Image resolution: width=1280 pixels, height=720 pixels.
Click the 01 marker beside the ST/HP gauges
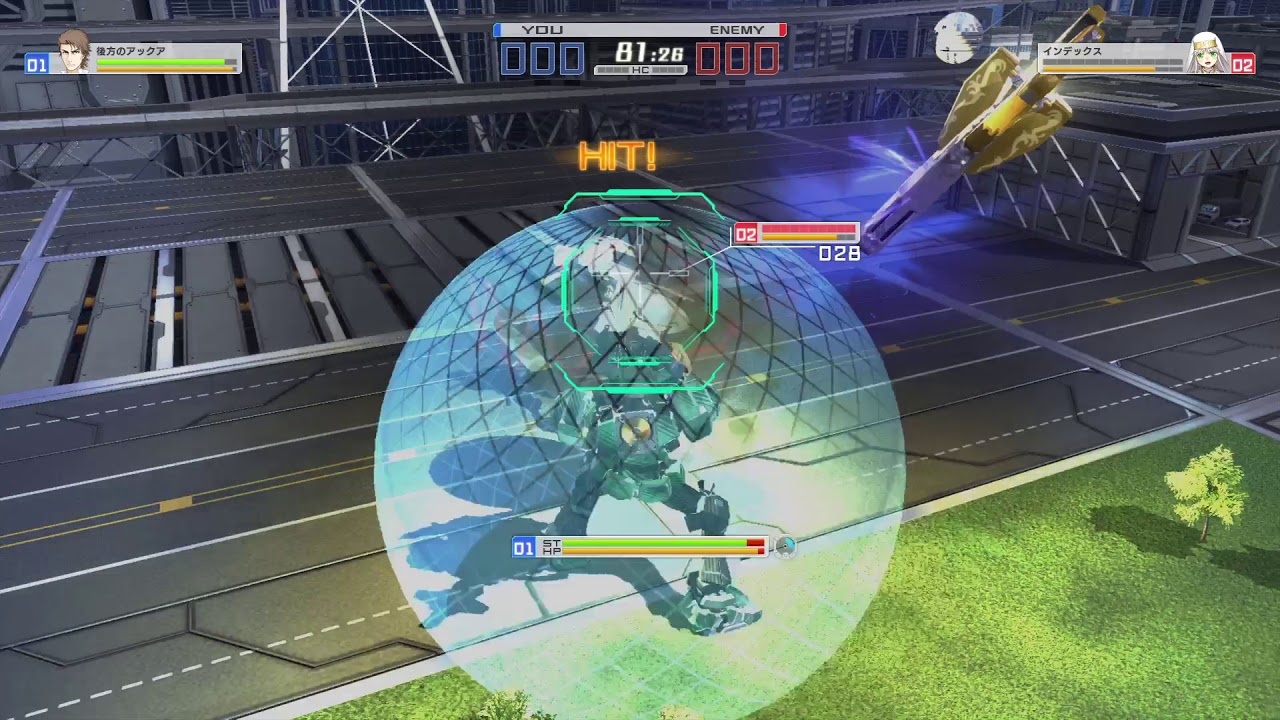point(522,547)
